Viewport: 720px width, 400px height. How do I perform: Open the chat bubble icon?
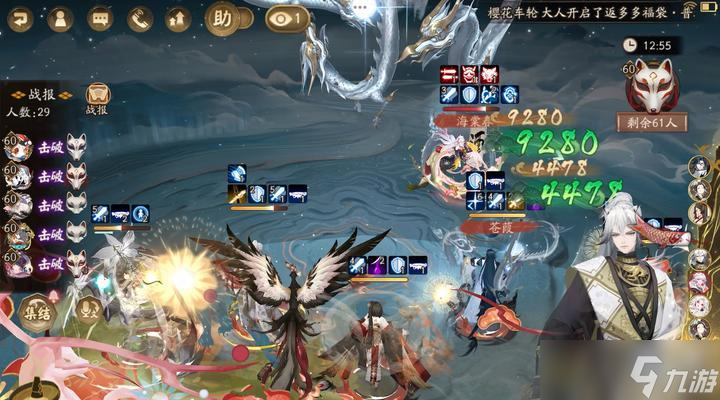click(x=100, y=18)
